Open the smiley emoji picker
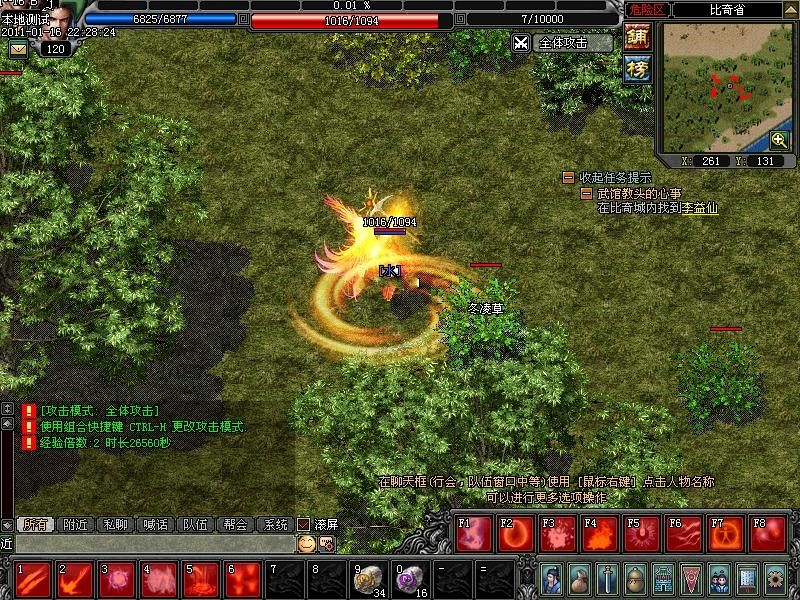 coord(306,543)
